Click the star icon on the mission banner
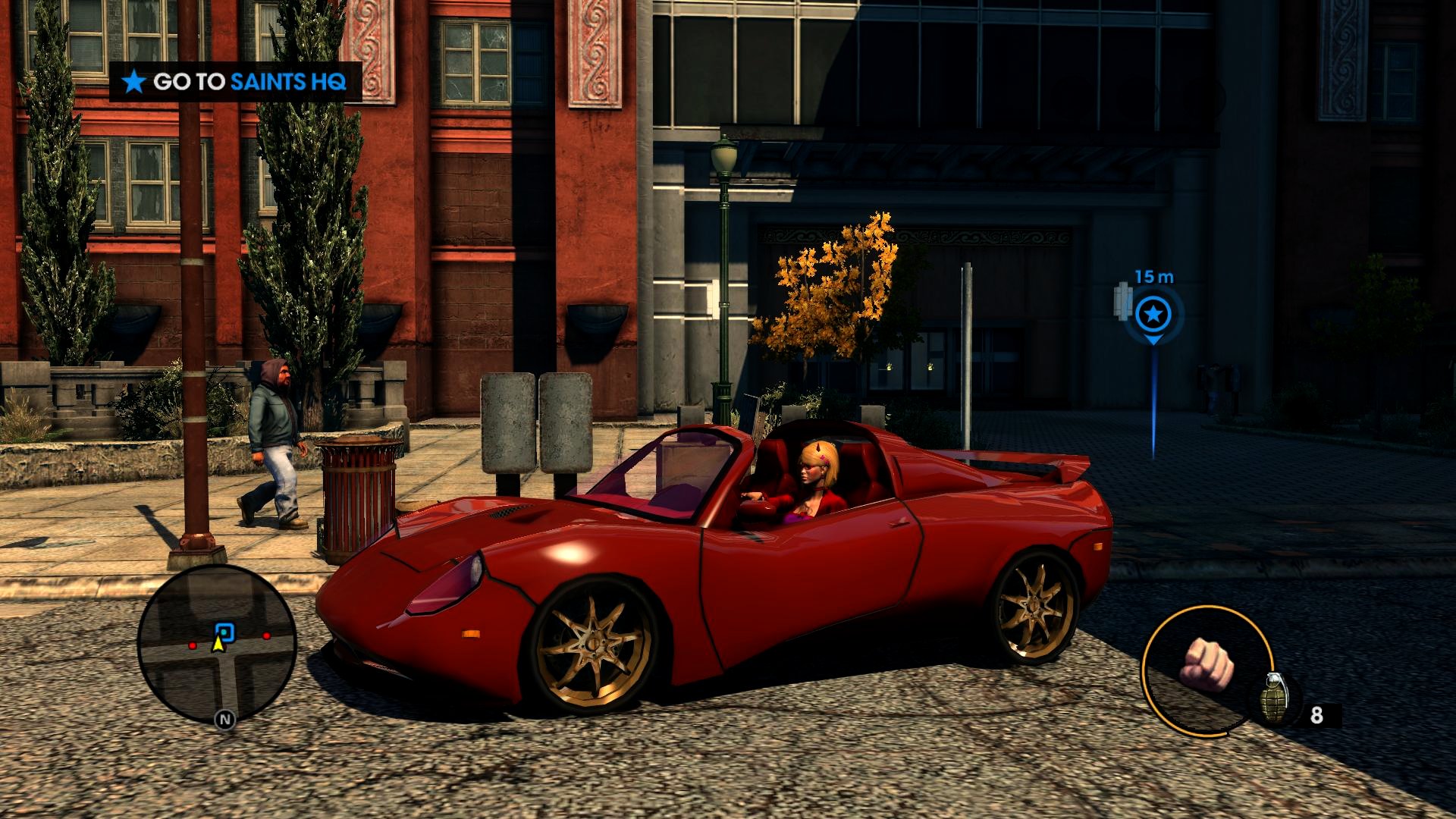 click(x=134, y=82)
